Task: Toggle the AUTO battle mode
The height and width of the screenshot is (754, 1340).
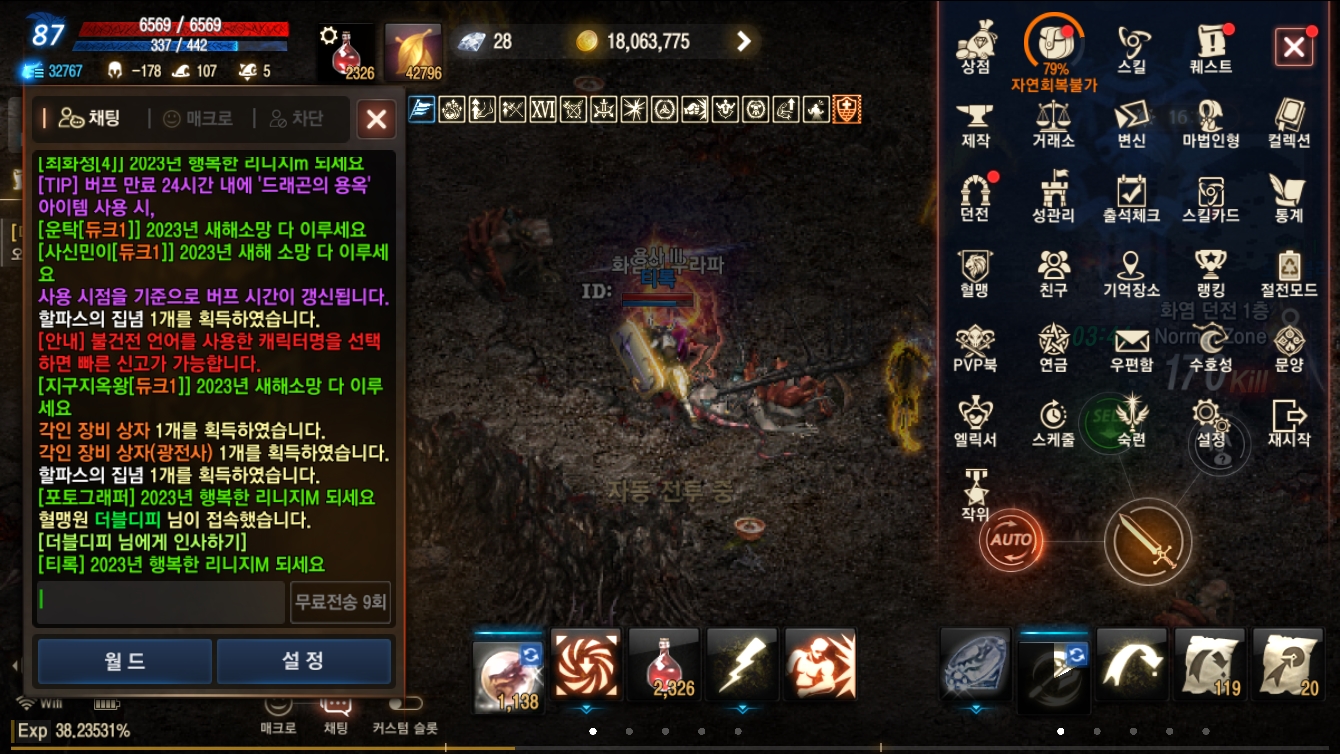Action: pyautogui.click(x=1011, y=540)
